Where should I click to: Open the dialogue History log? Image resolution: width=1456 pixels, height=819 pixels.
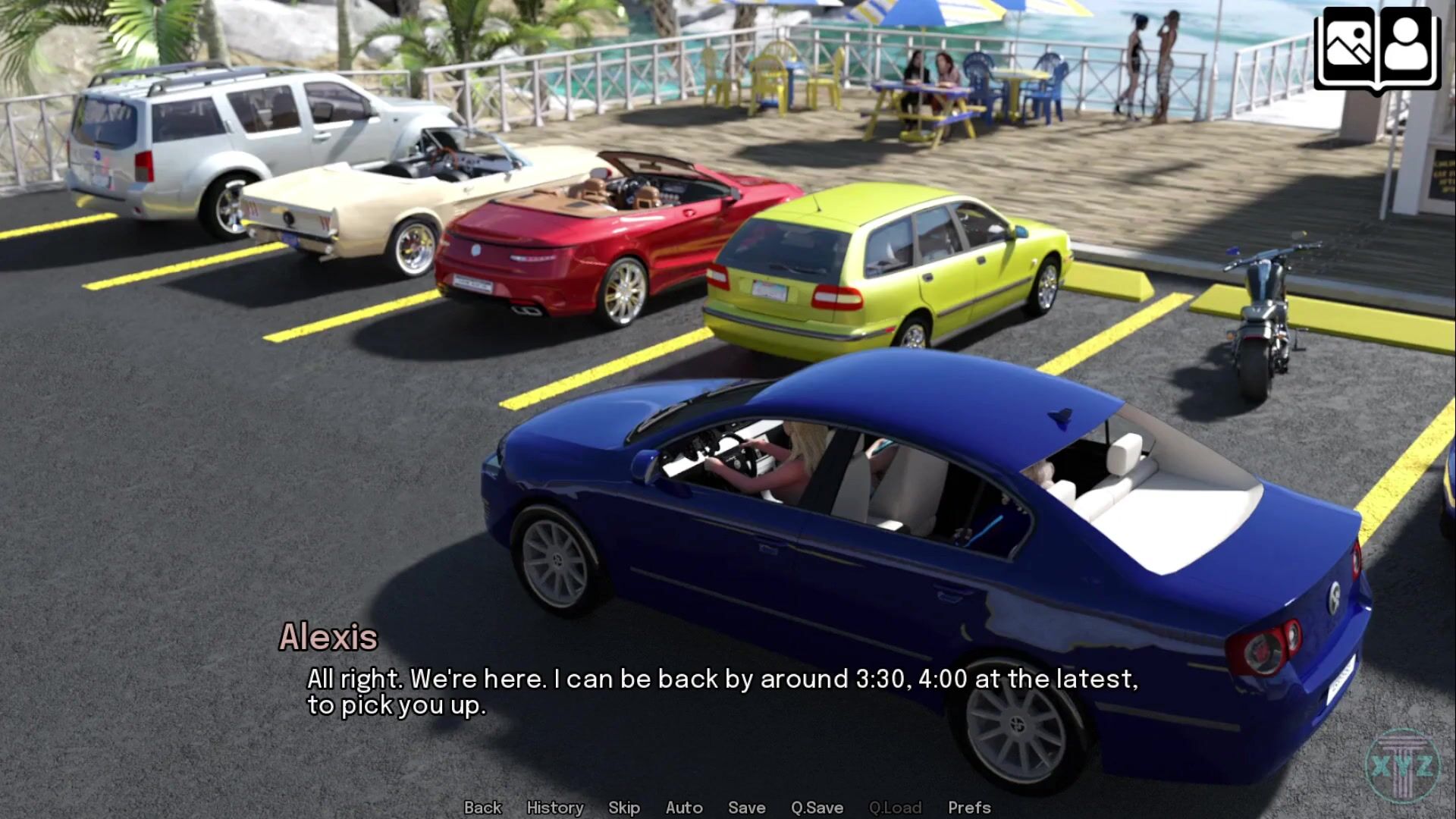[554, 808]
